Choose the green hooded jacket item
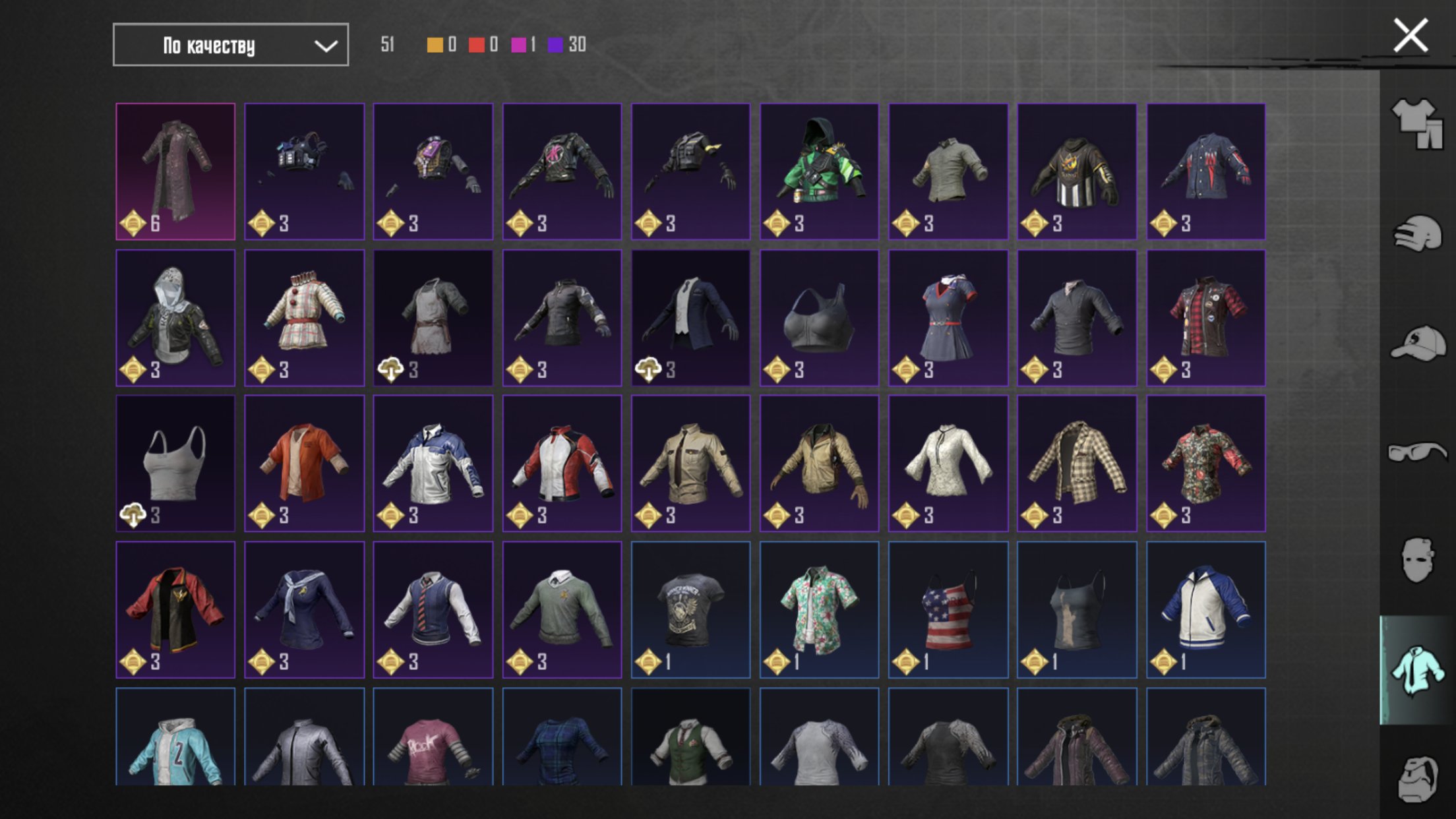The width and height of the screenshot is (1456, 819). click(x=819, y=171)
